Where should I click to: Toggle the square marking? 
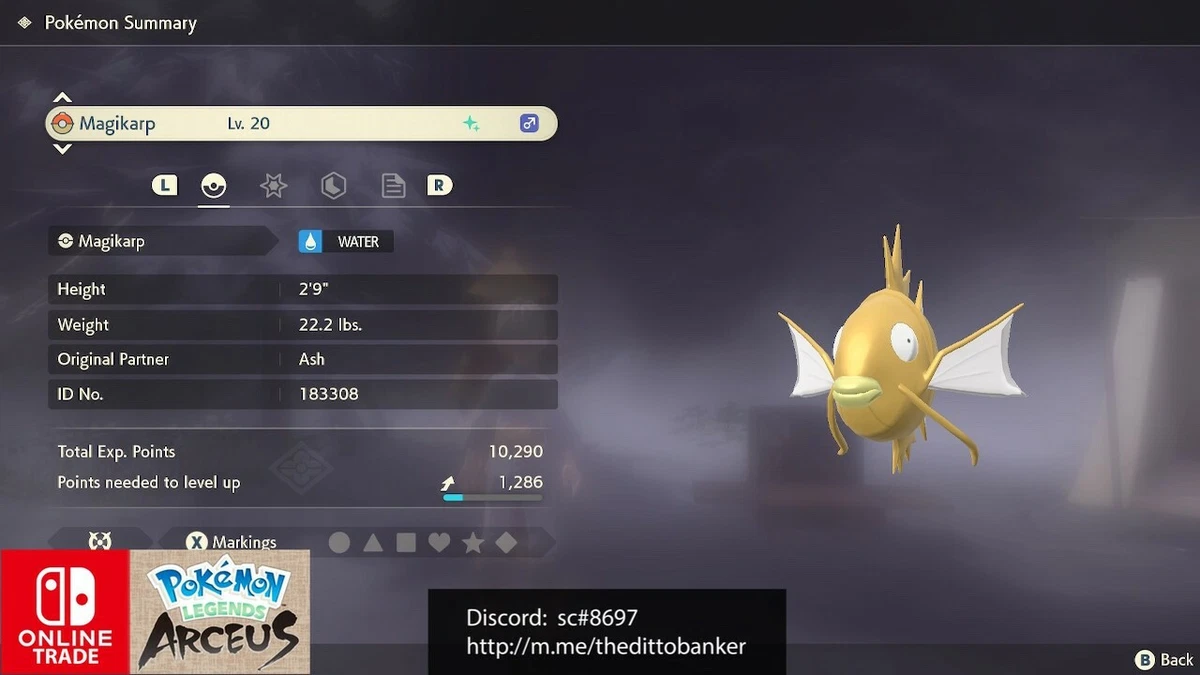[406, 542]
